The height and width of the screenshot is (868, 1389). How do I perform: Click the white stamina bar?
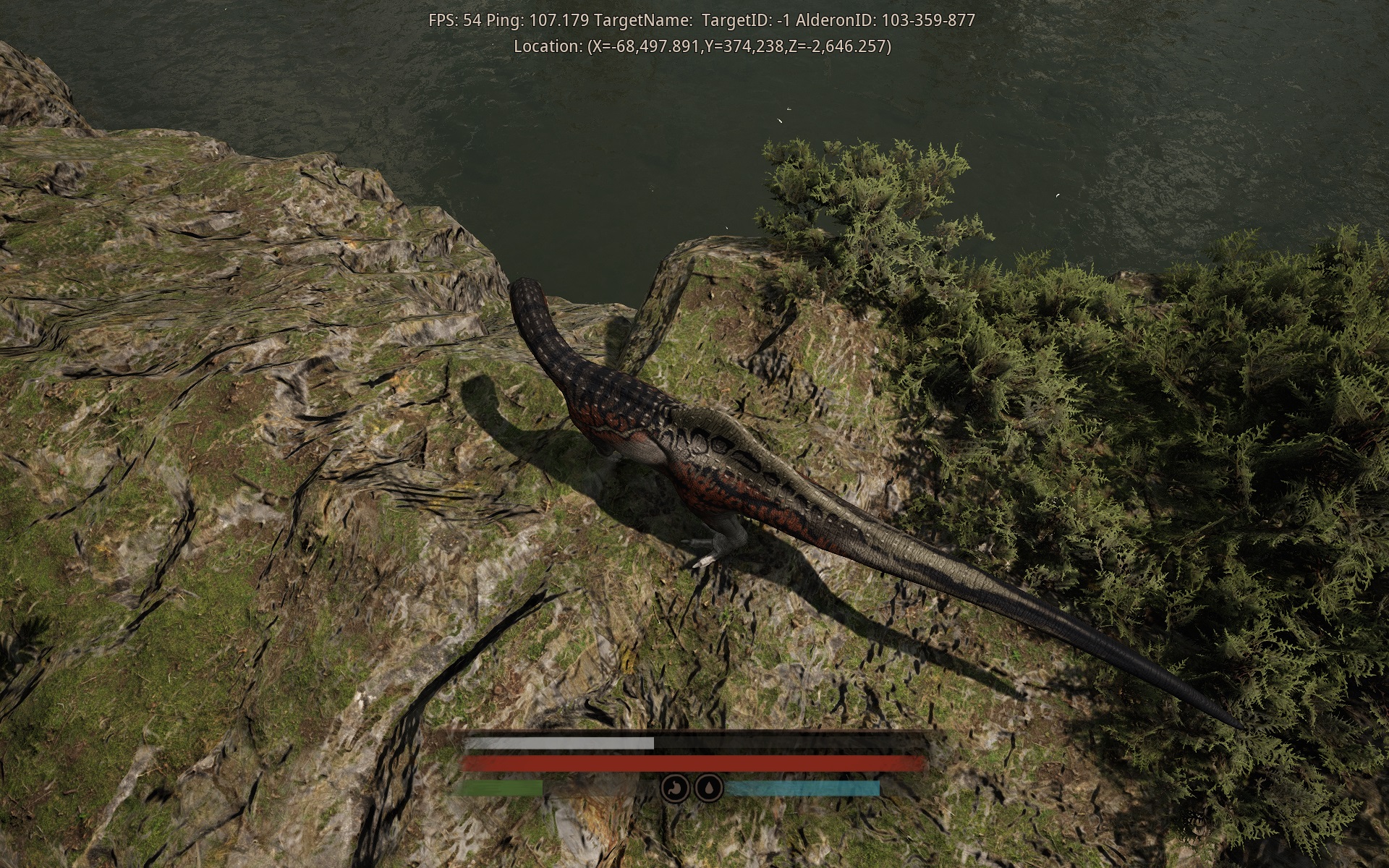coord(557,743)
